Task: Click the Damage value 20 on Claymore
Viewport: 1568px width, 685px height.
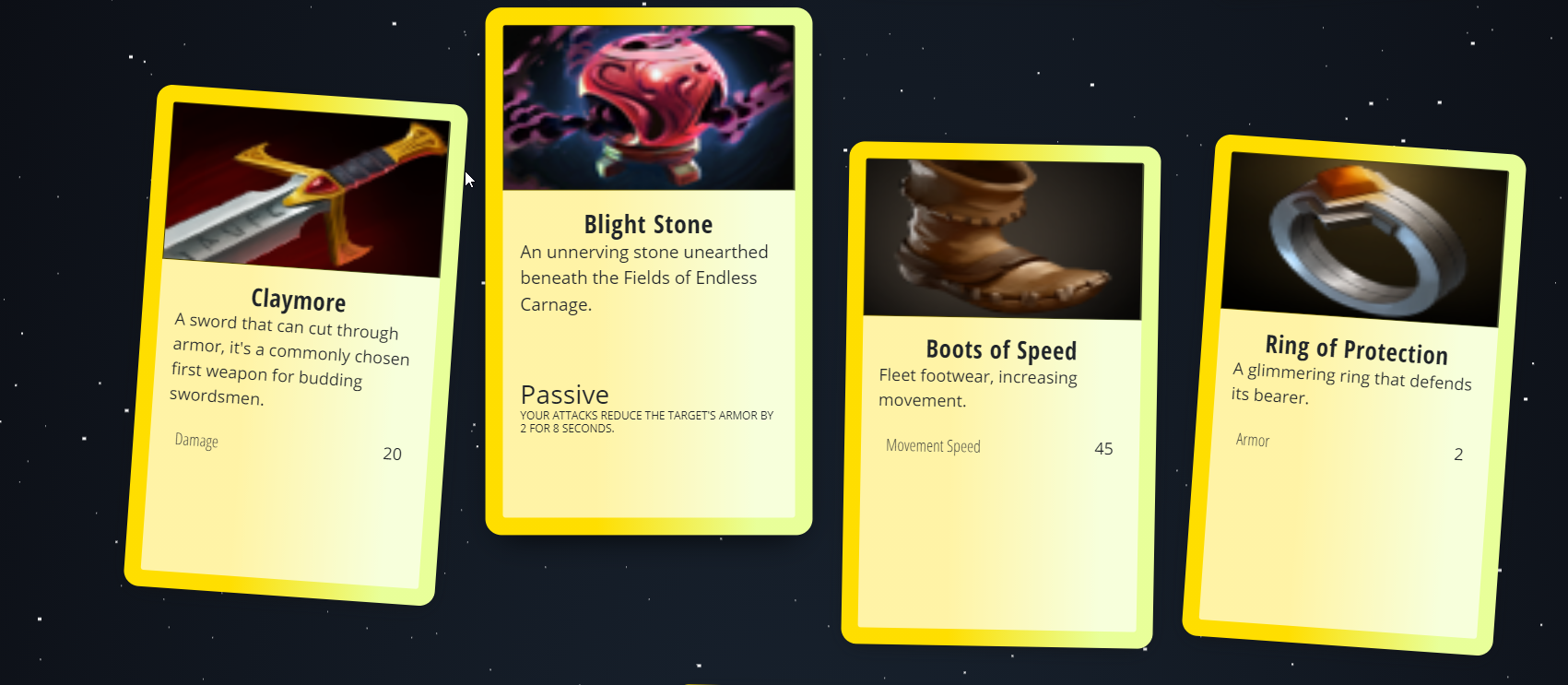Action: [392, 454]
